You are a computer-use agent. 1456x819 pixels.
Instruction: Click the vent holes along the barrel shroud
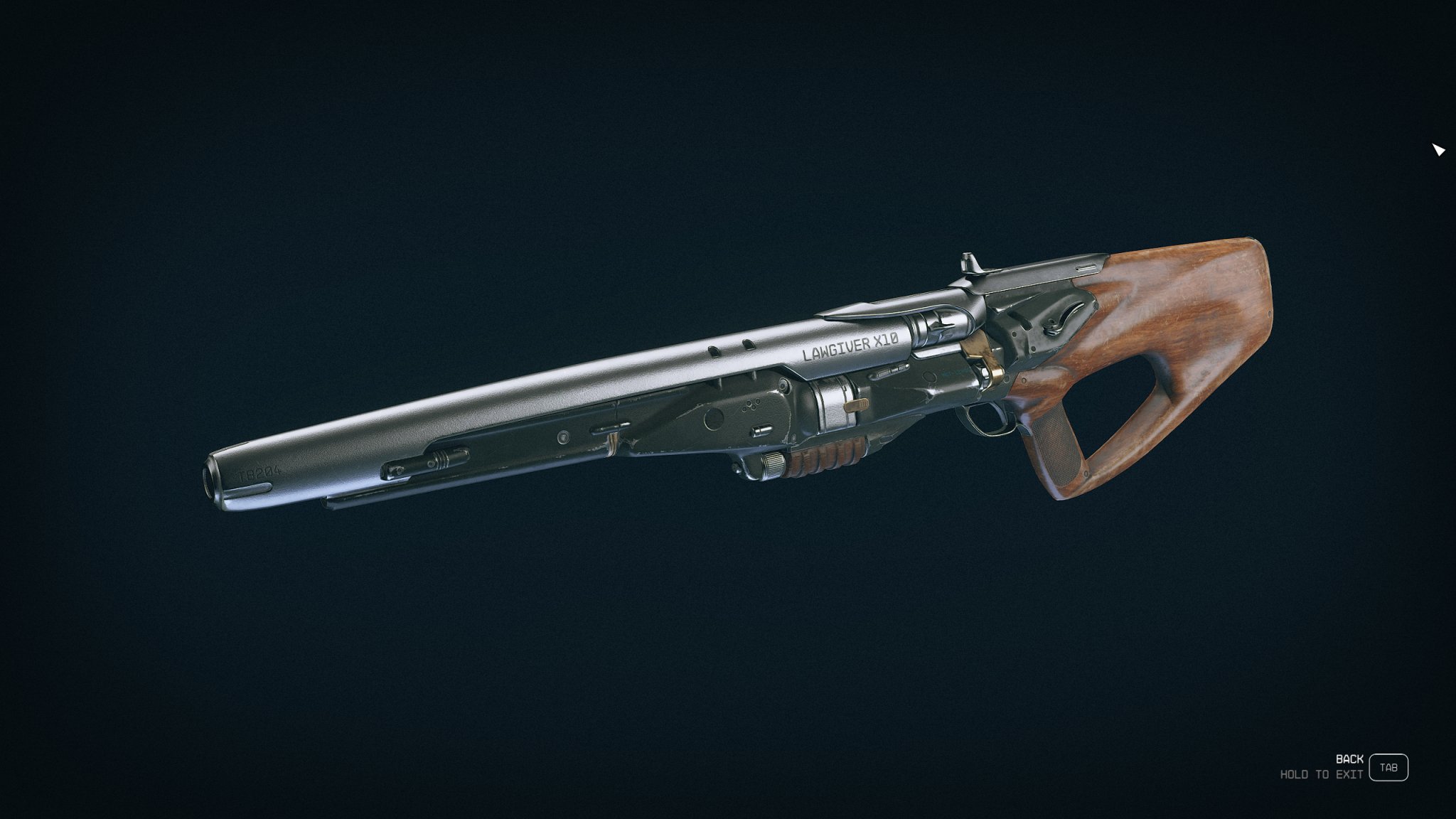[x=731, y=348]
